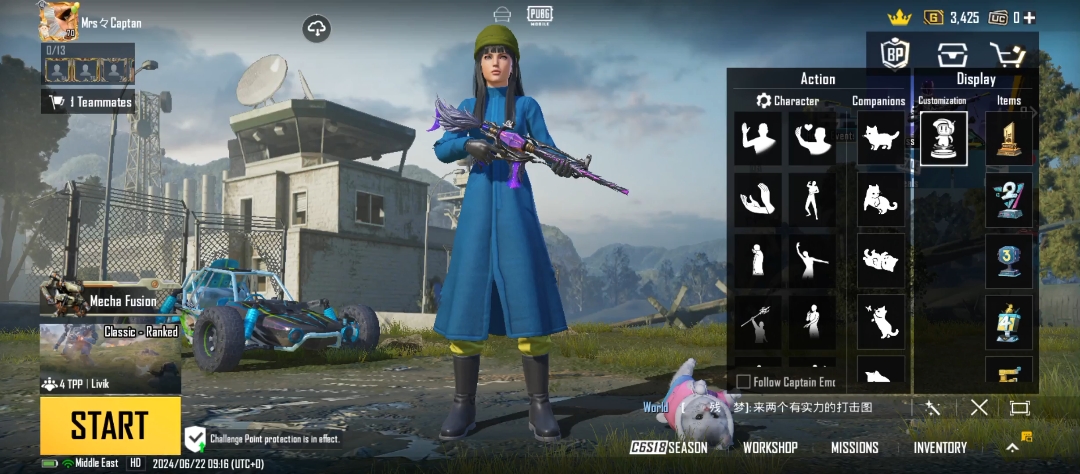Open the Teammates panel
1080x474 pixels.
(x=88, y=101)
